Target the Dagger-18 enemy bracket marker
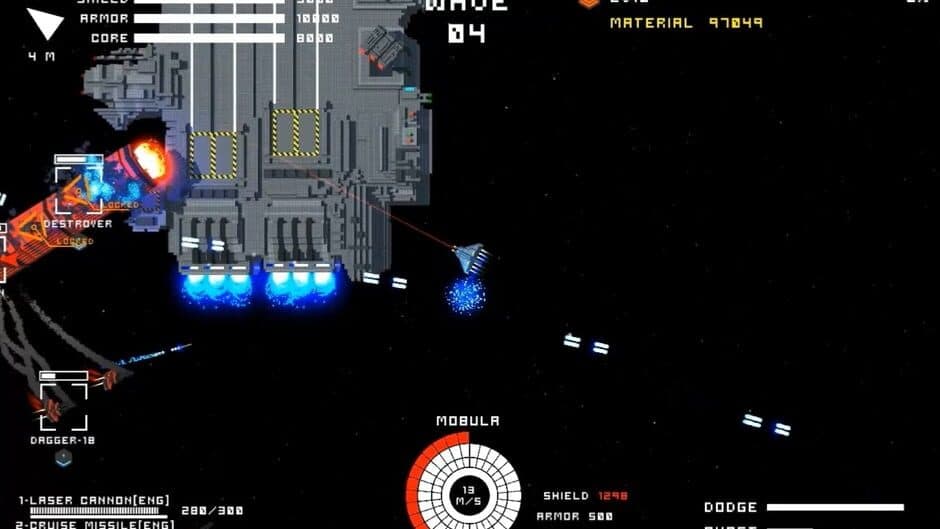This screenshot has width=940, height=529. (63, 405)
